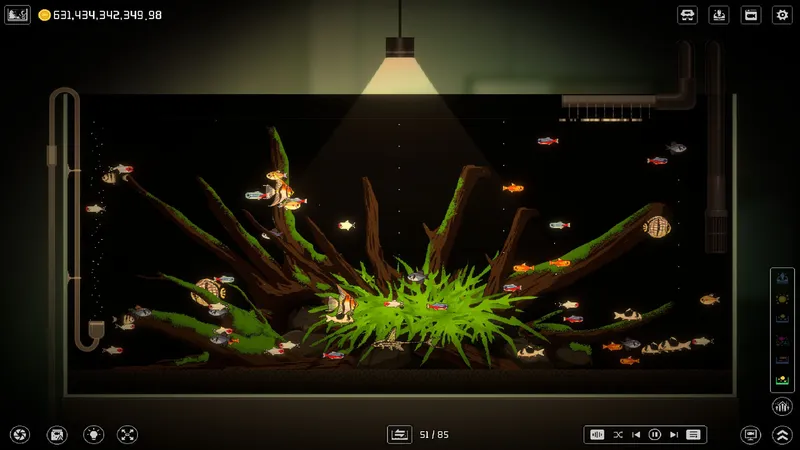Click the download tray icon in the top bar
800x450 pixels.
[x=719, y=15]
